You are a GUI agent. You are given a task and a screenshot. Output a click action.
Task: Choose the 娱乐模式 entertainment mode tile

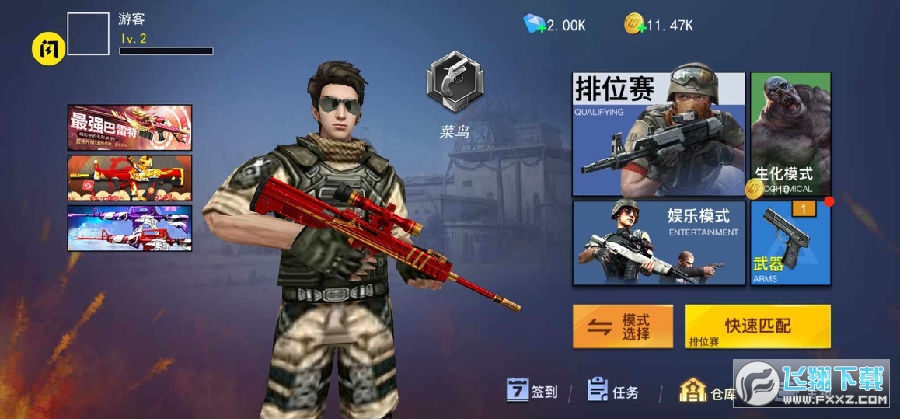pos(658,242)
